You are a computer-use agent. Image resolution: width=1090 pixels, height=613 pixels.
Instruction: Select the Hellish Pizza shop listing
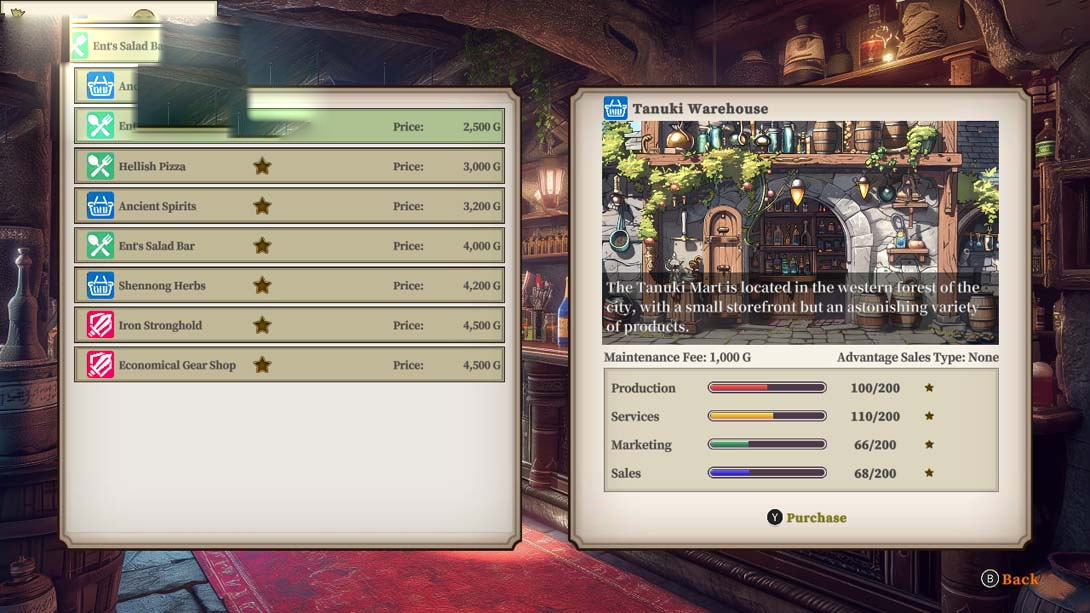[x=289, y=166]
